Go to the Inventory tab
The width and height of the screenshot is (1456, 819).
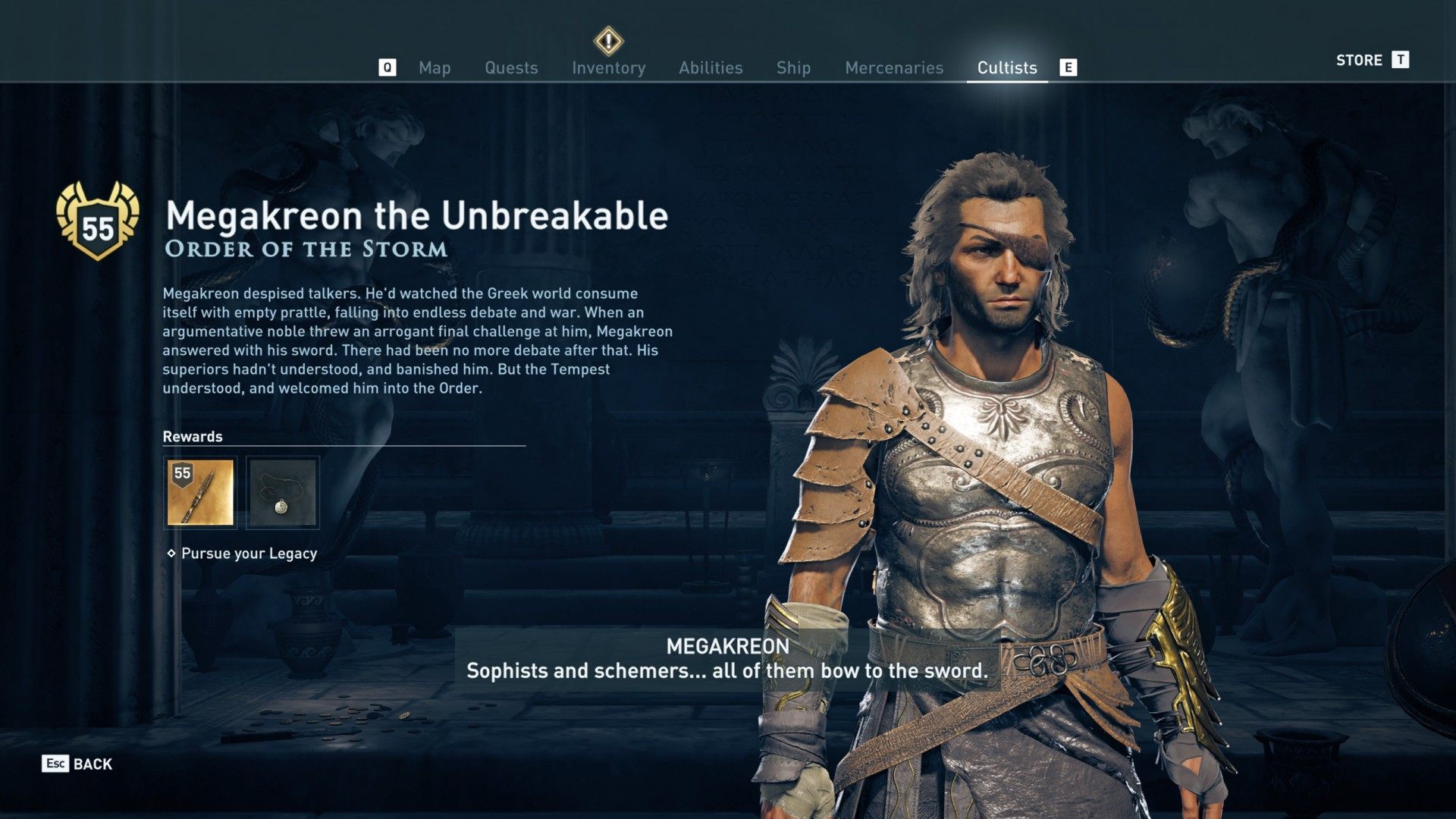608,68
